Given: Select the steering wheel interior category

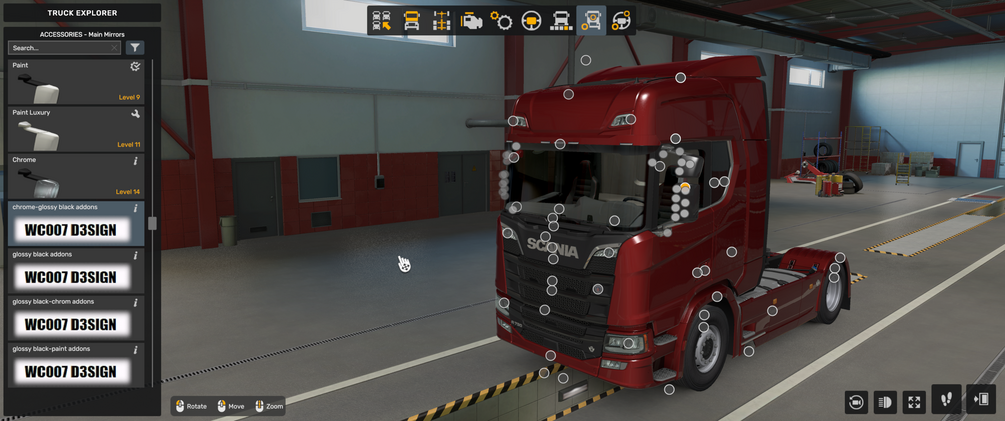Looking at the screenshot, I should 531,21.
